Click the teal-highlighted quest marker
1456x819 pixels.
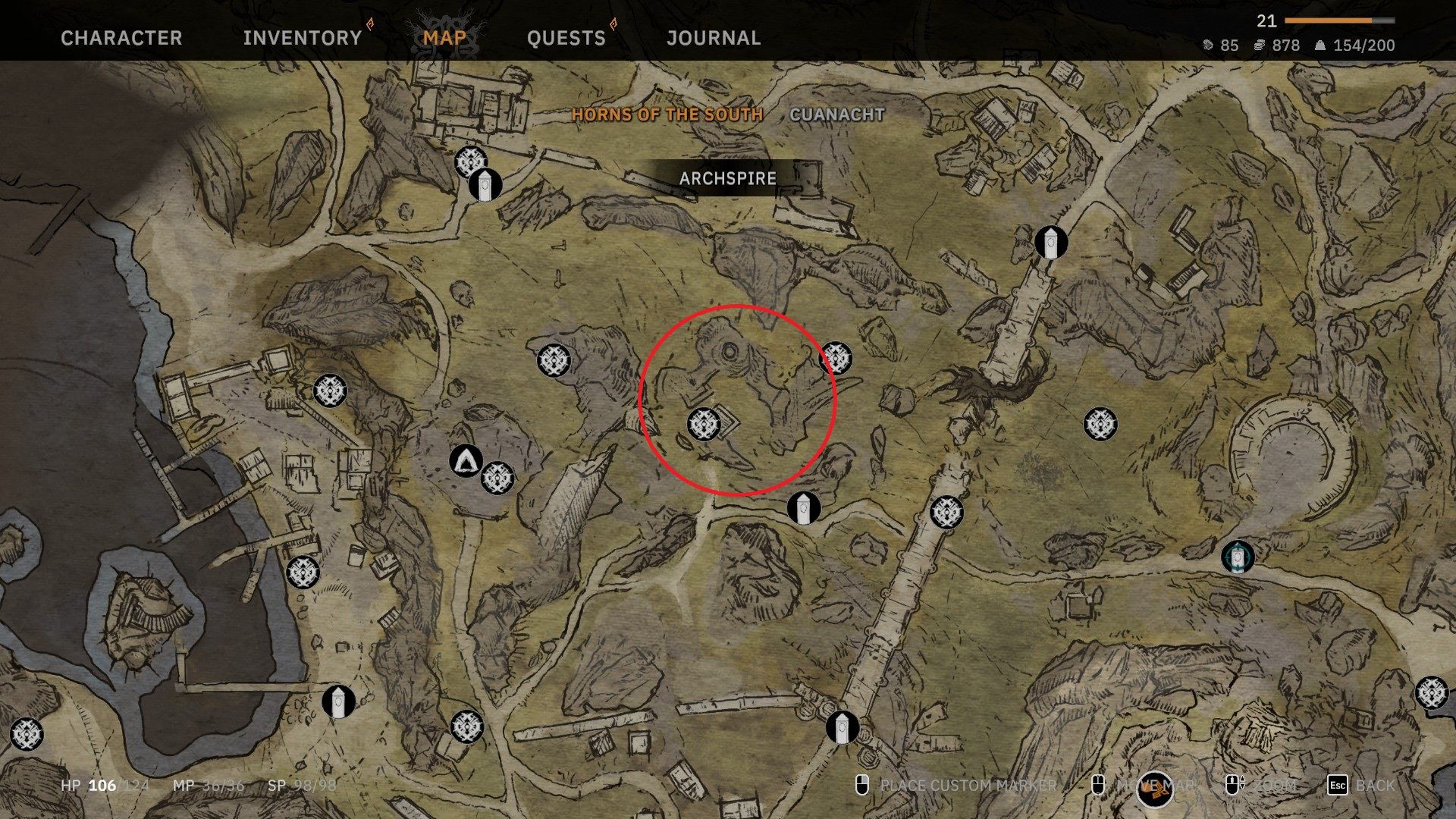[x=1238, y=557]
